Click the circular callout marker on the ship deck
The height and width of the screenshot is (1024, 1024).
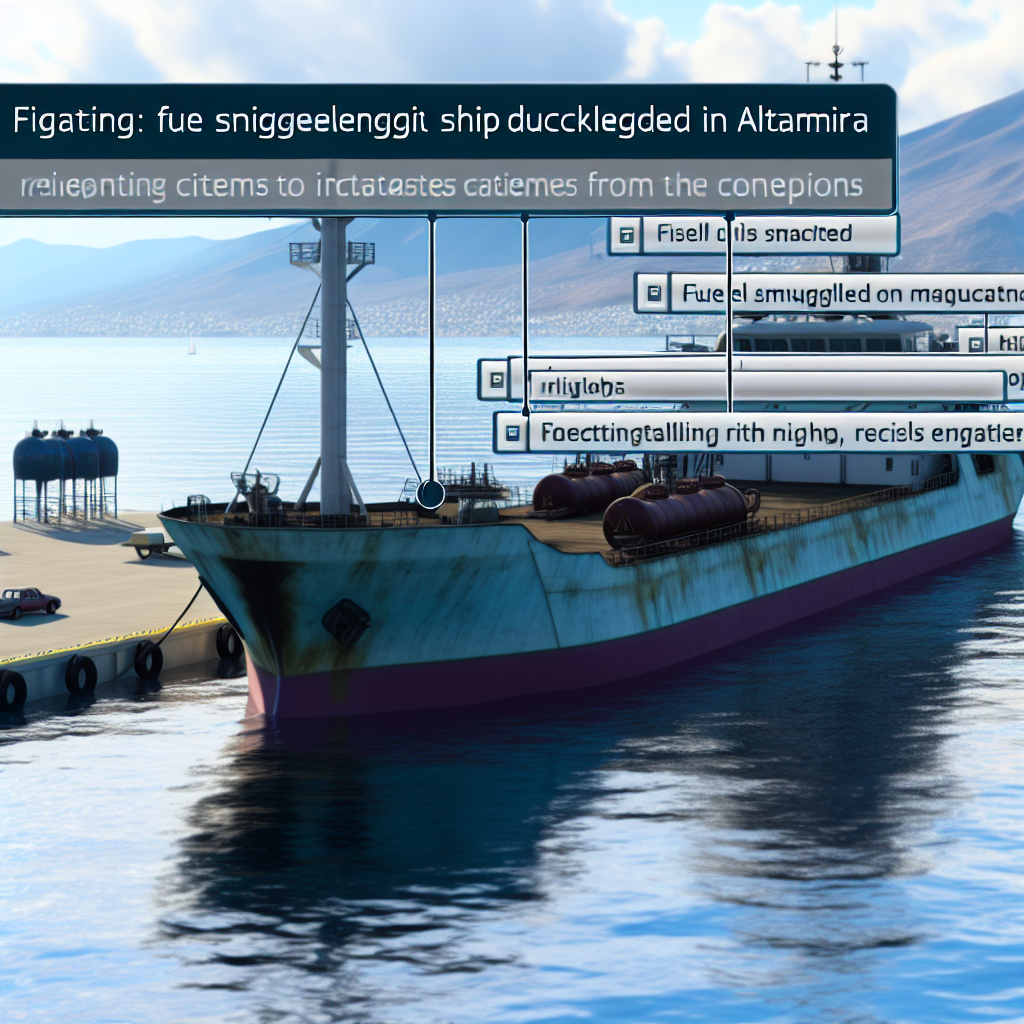[431, 494]
